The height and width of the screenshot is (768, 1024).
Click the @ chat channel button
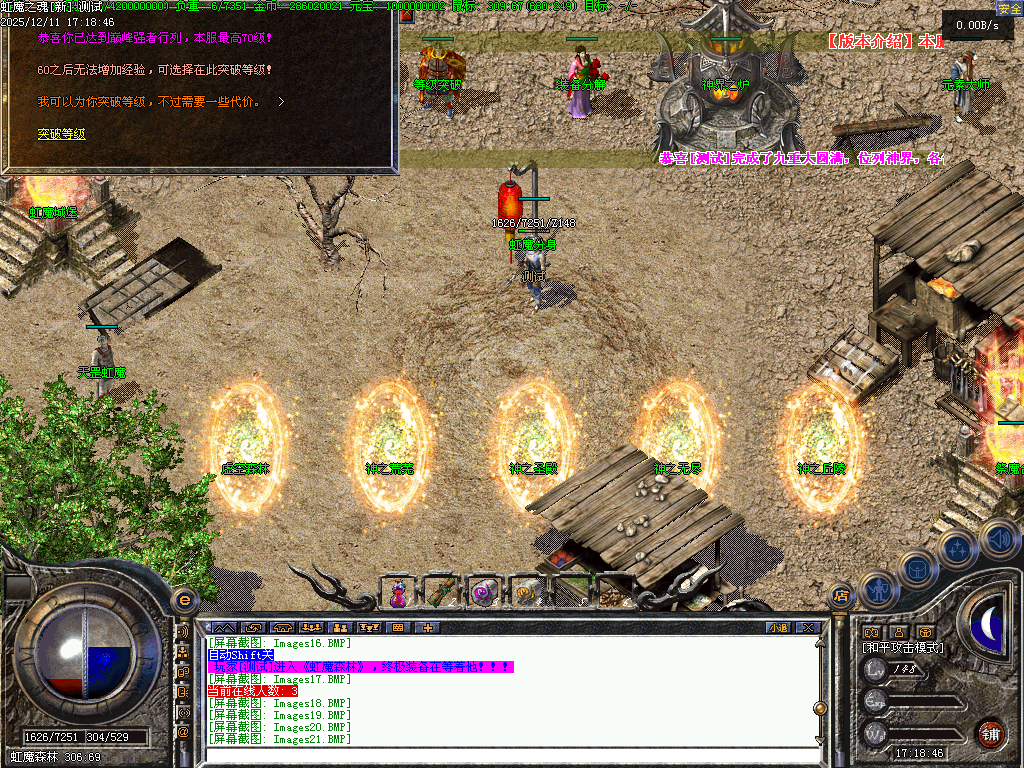[x=183, y=732]
